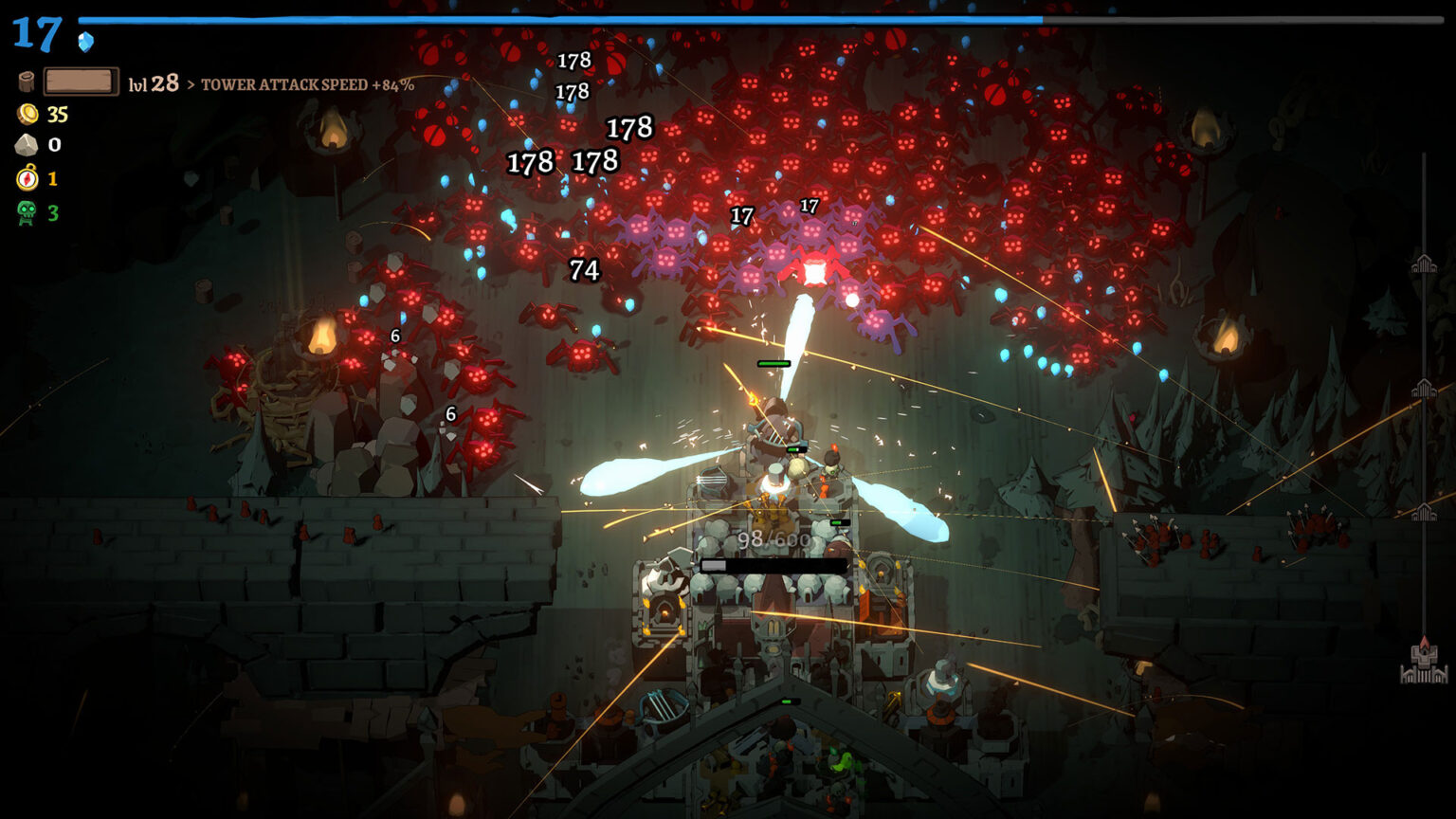This screenshot has height=819, width=1456.
Task: Click the gold coin resource icon
Action: tap(27, 114)
